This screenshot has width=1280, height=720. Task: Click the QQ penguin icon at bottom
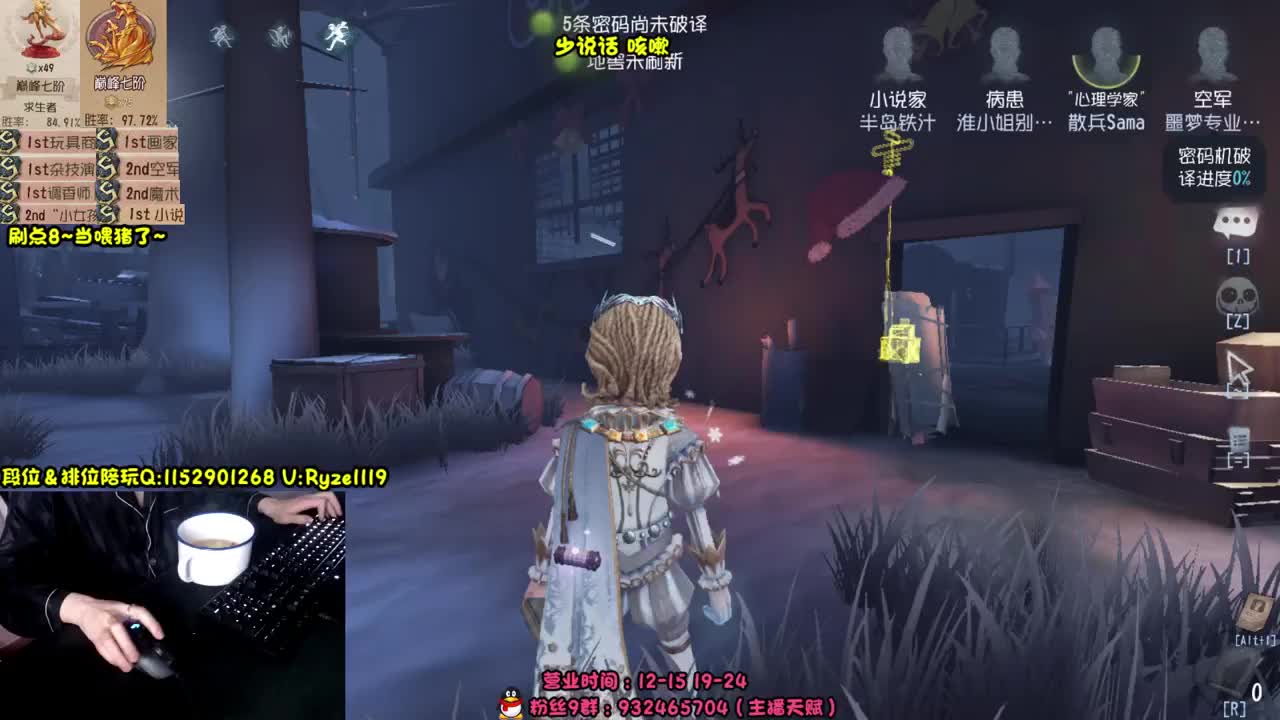[x=508, y=703]
